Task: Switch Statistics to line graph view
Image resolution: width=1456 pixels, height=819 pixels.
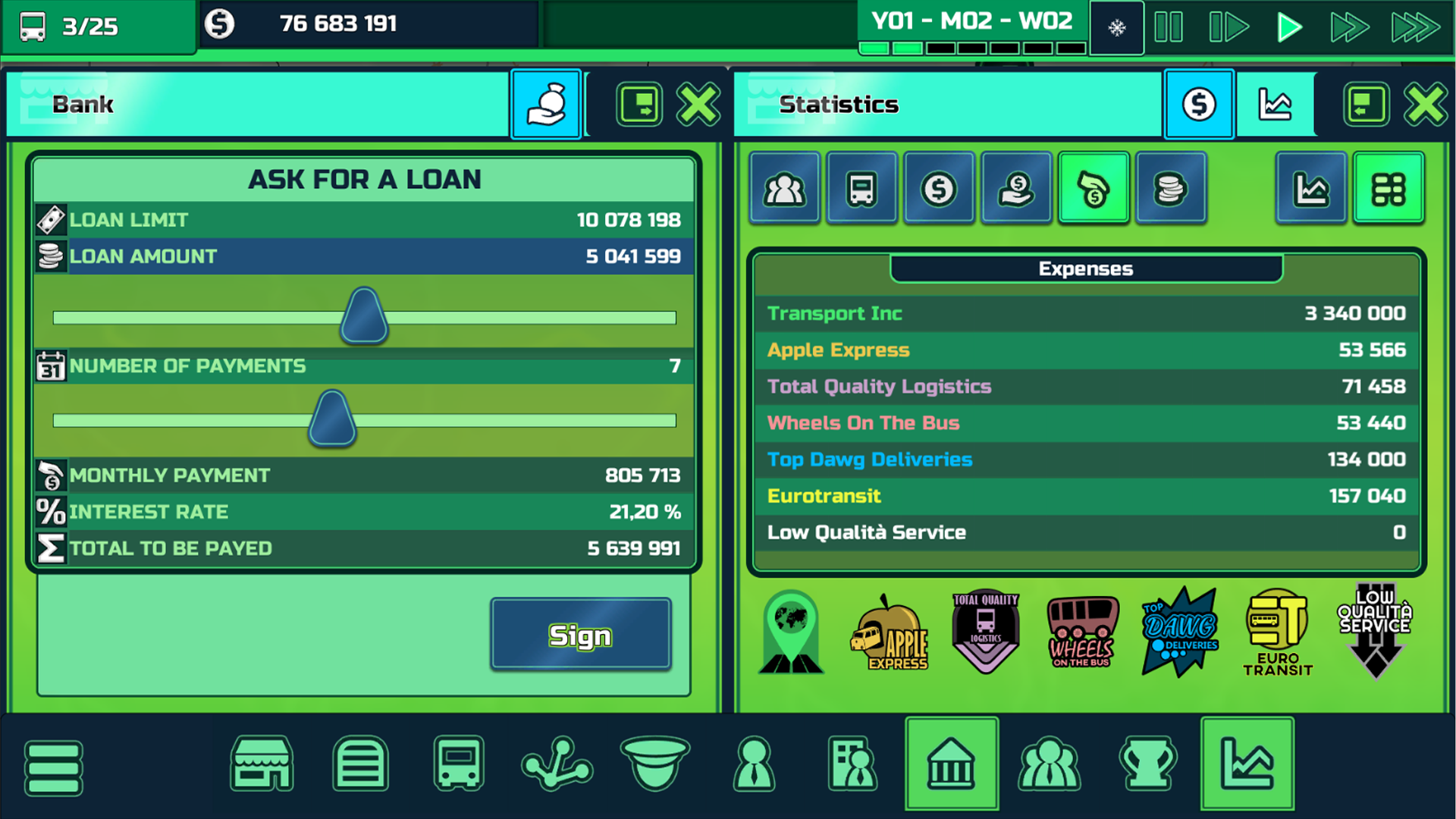Action: [x=1311, y=187]
